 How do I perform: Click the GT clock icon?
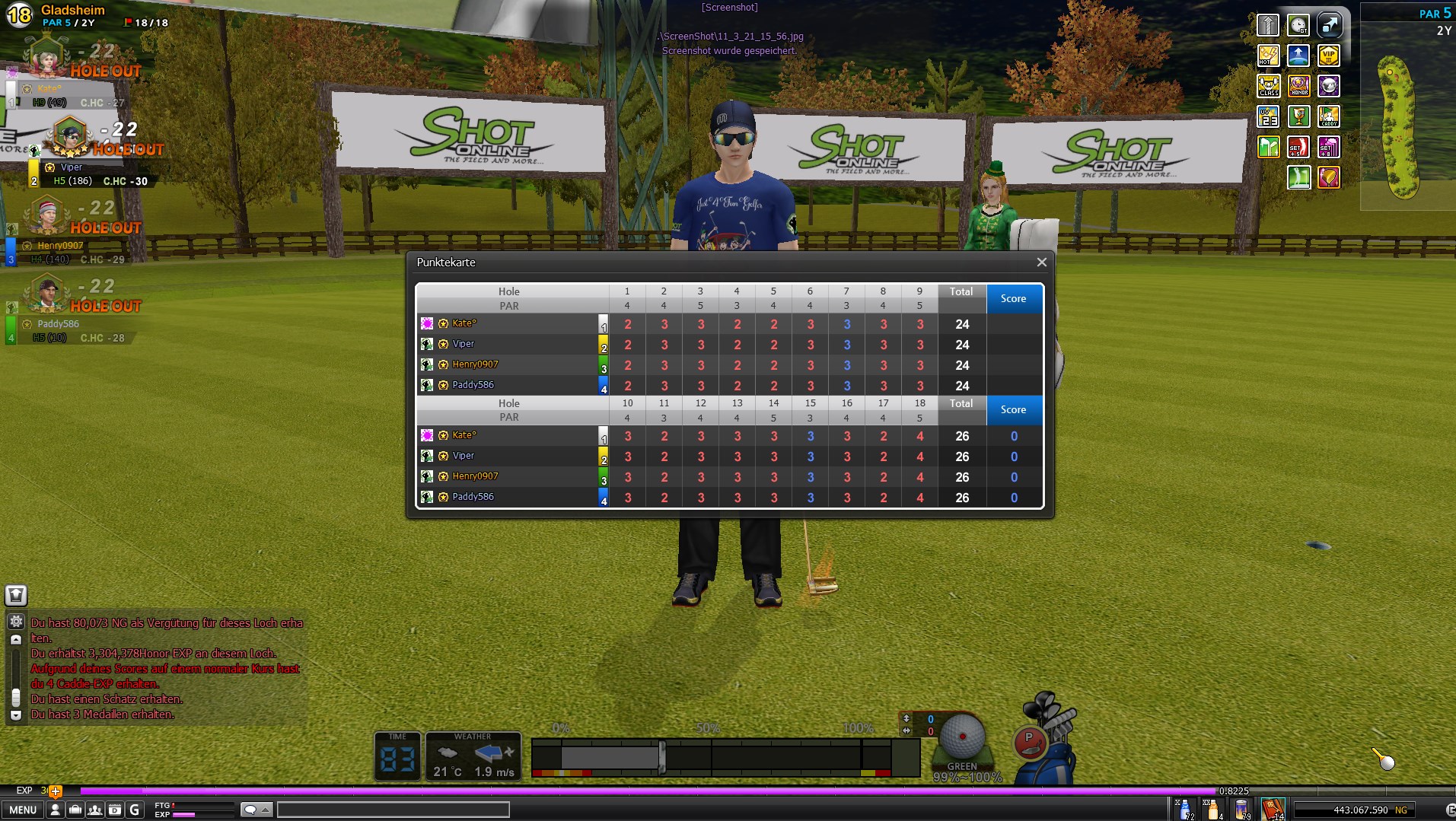1298,25
